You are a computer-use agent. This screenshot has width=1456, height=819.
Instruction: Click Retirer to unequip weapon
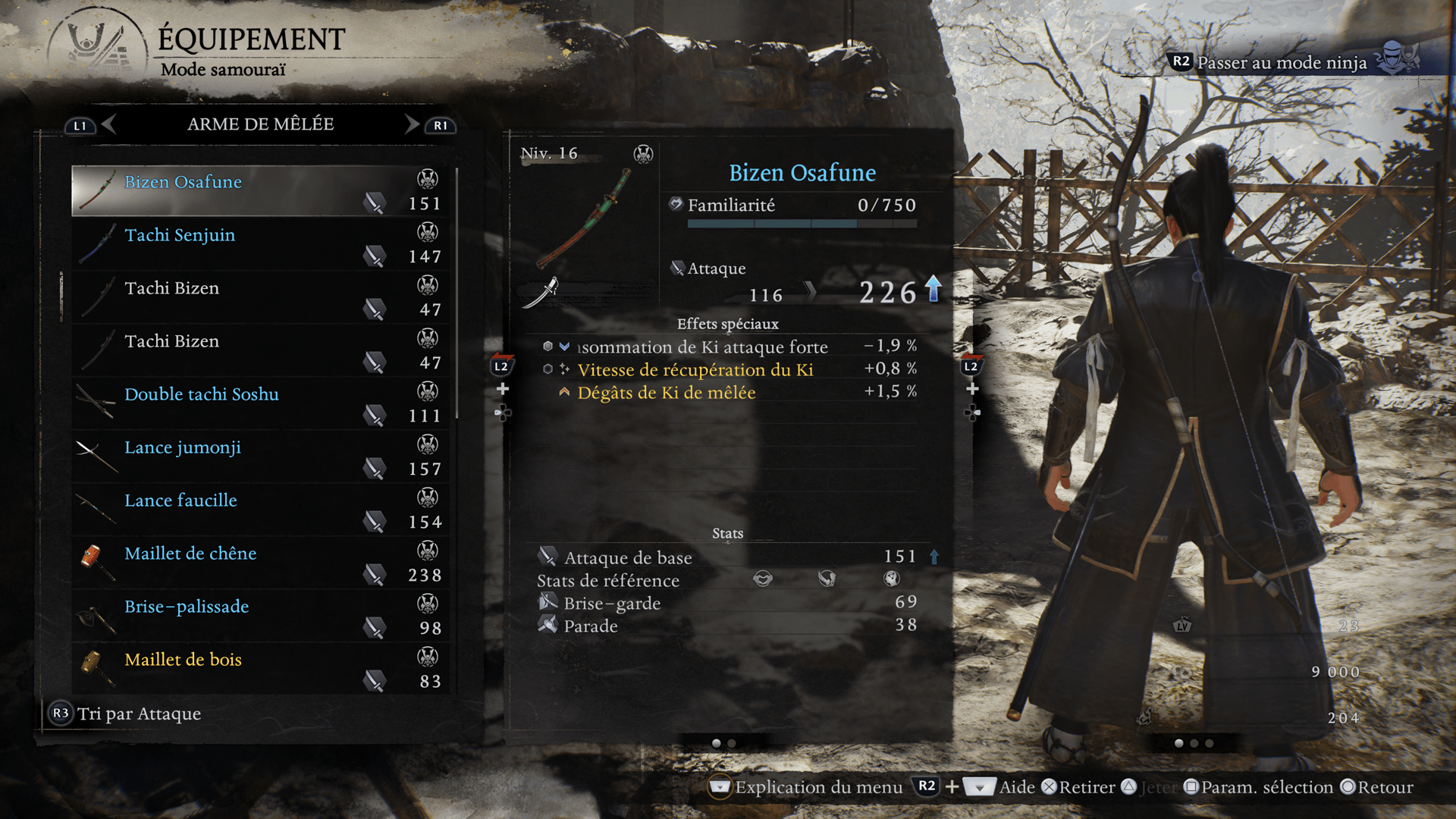pos(1078,787)
